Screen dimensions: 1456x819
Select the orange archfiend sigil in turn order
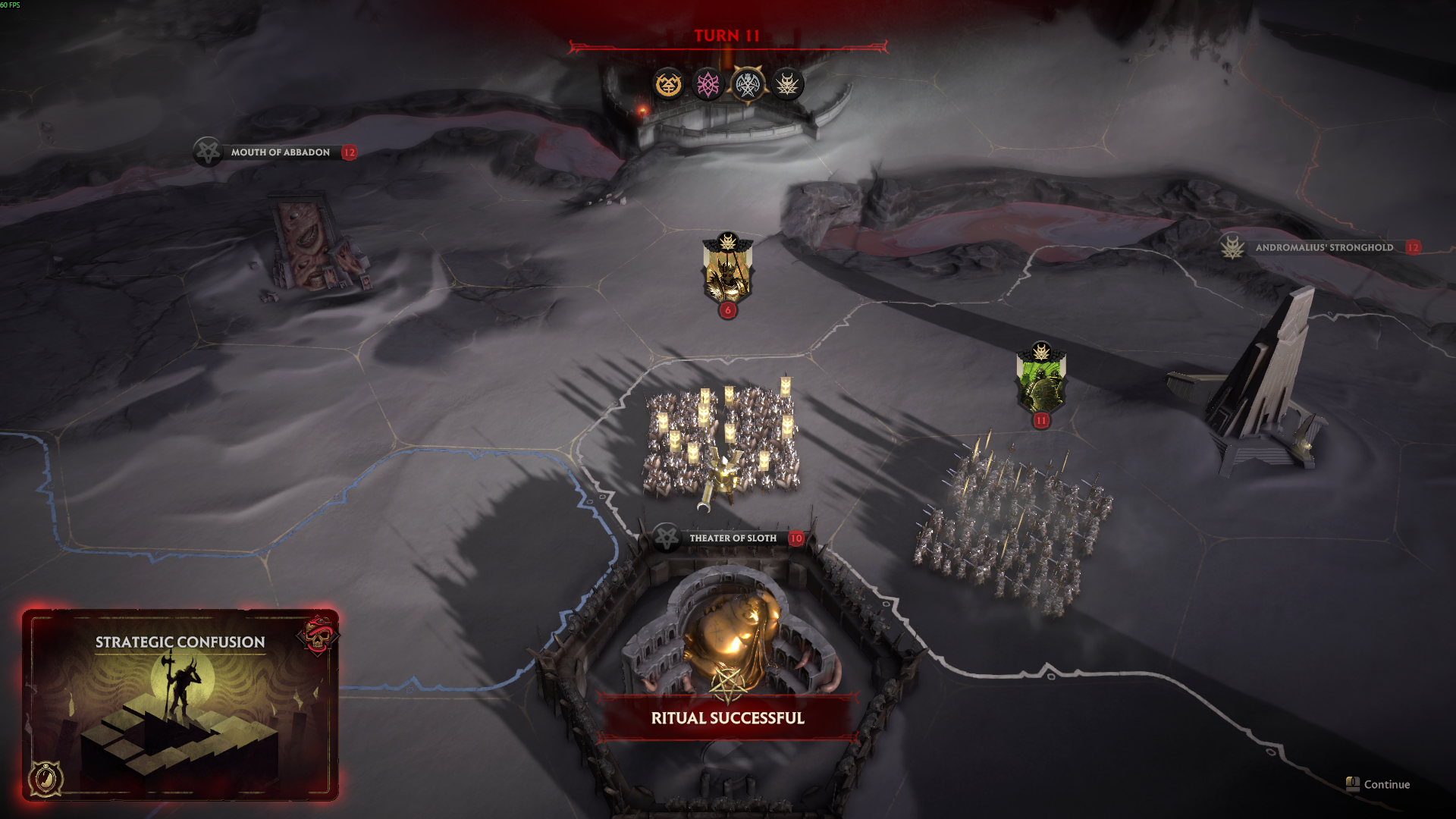(668, 84)
